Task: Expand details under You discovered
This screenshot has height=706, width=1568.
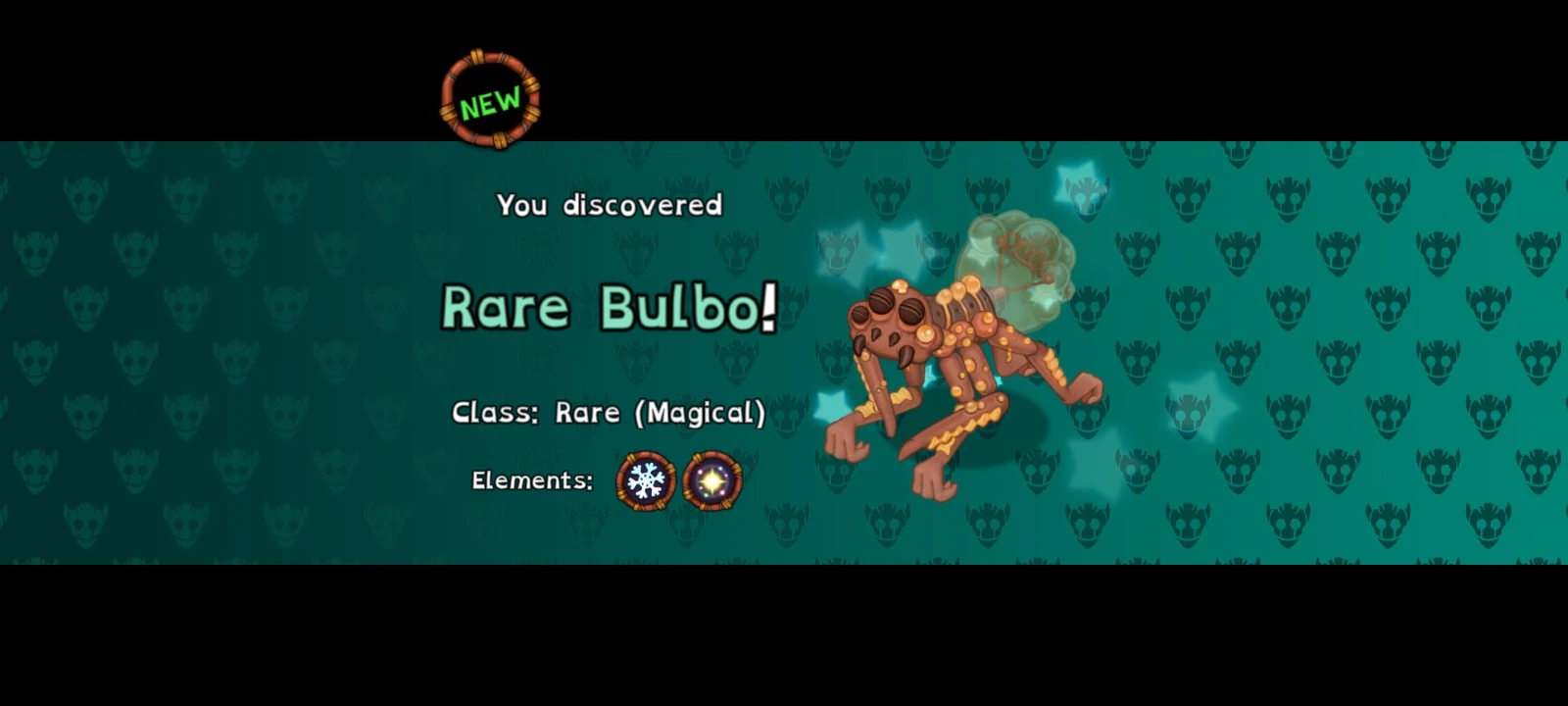Action: click(x=610, y=205)
